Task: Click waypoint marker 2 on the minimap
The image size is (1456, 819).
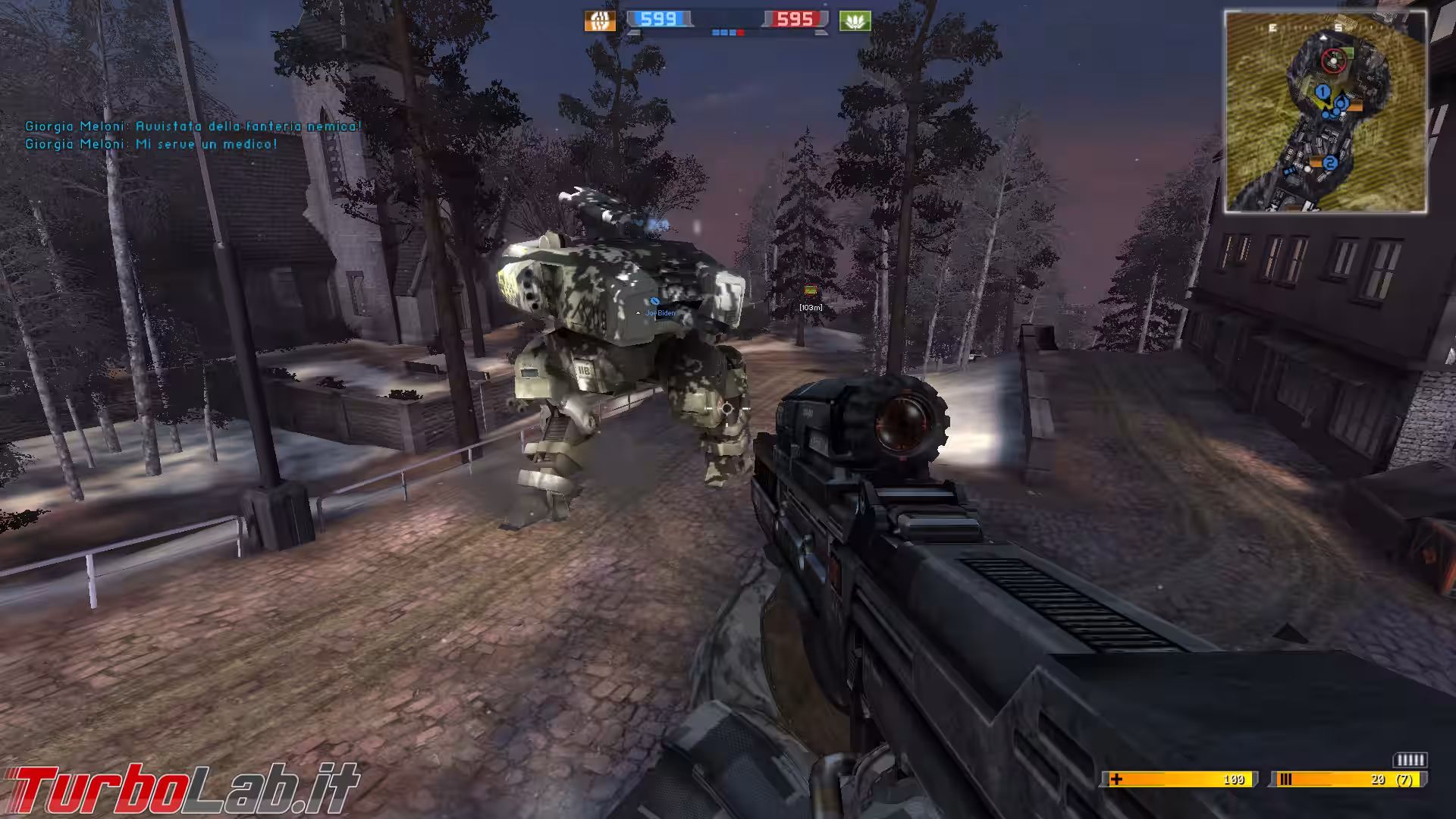Action: tap(1331, 162)
